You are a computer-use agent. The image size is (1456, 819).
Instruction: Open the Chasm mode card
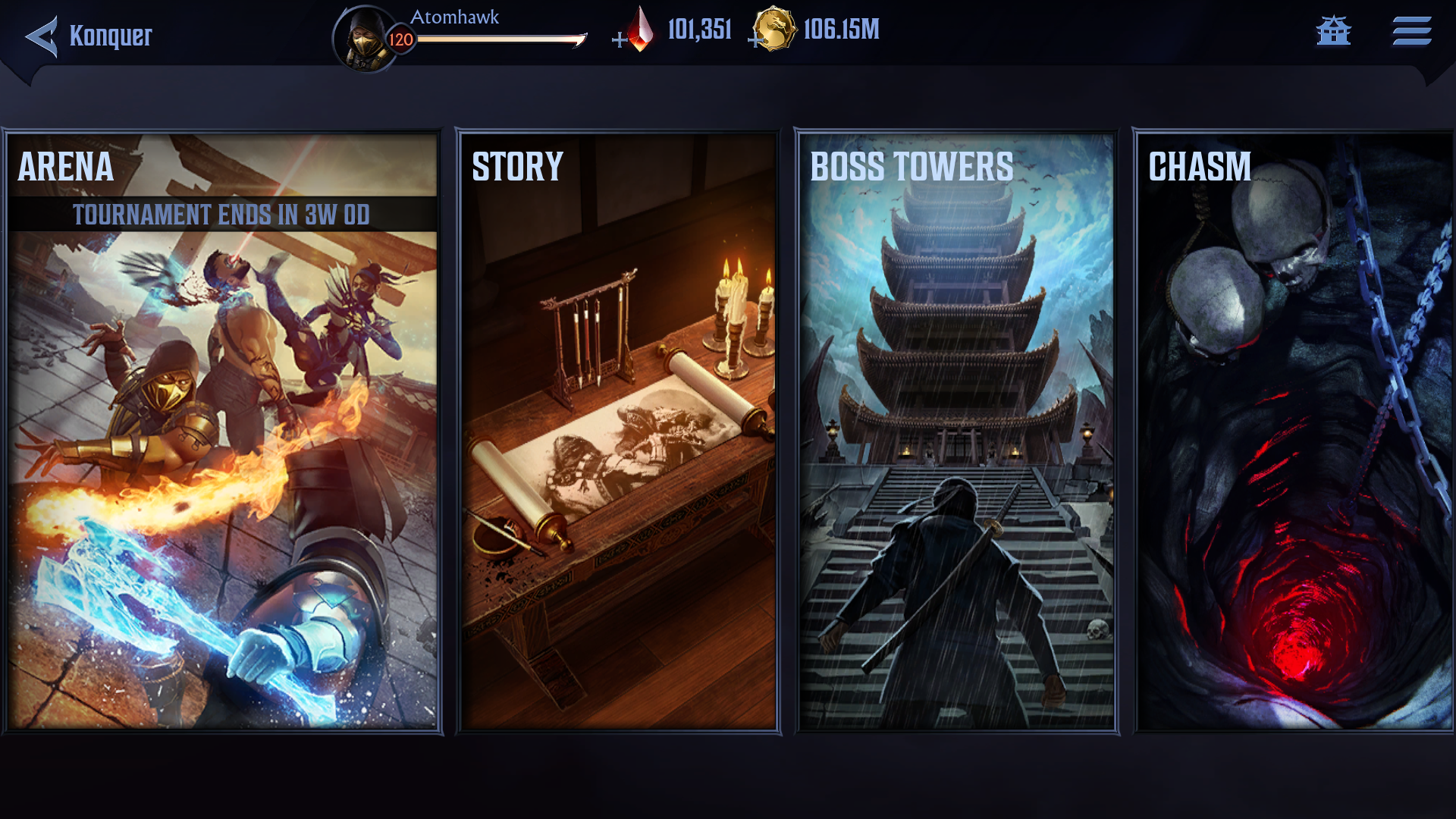click(x=1294, y=432)
